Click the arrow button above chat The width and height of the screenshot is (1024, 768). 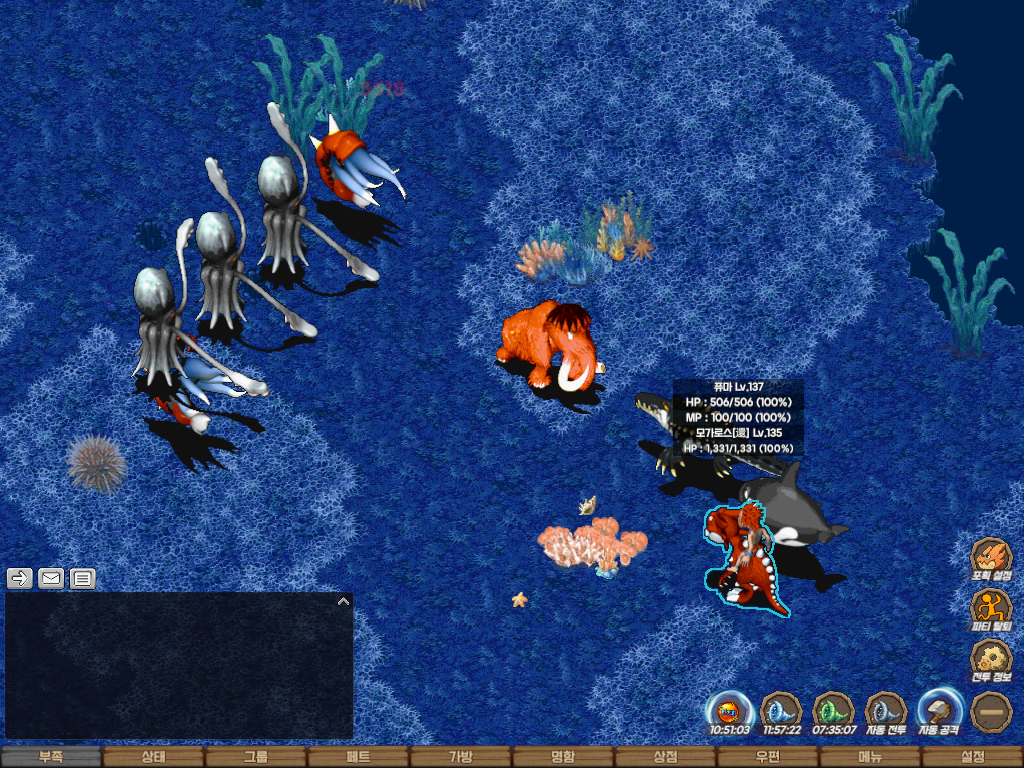point(20,578)
